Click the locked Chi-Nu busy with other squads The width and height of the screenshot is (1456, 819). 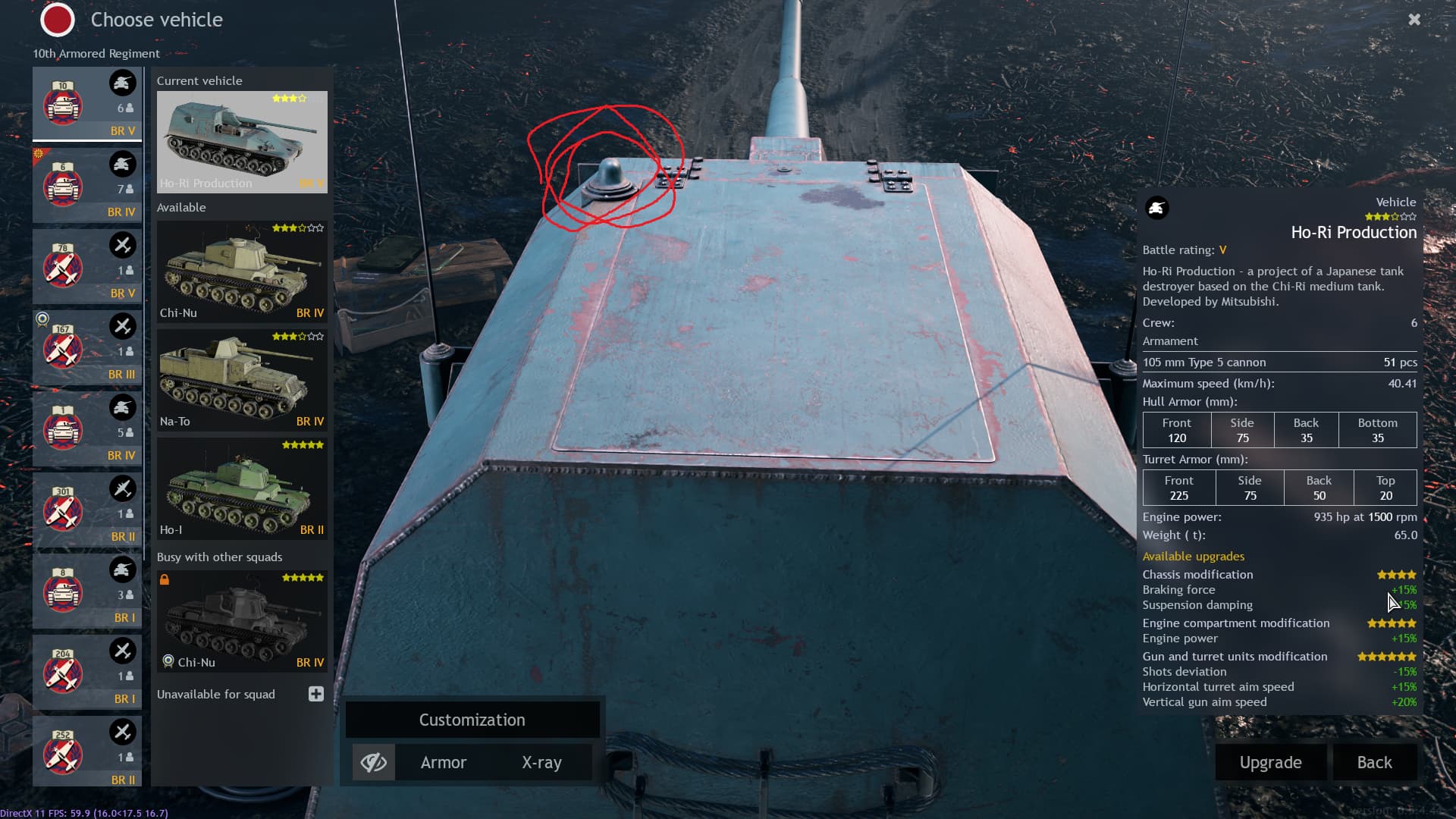[242, 621]
